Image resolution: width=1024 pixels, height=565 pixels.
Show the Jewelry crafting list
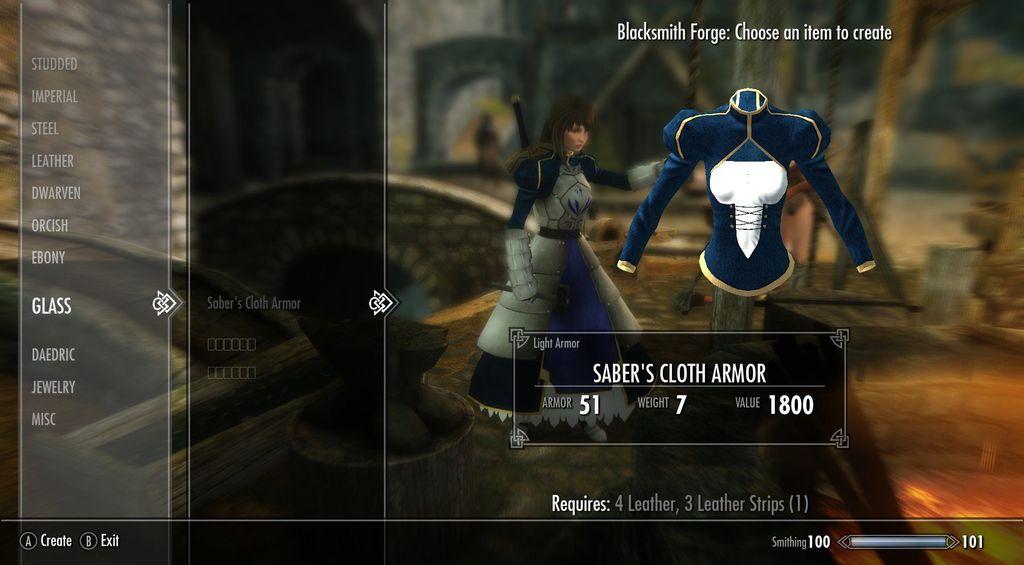tap(53, 387)
